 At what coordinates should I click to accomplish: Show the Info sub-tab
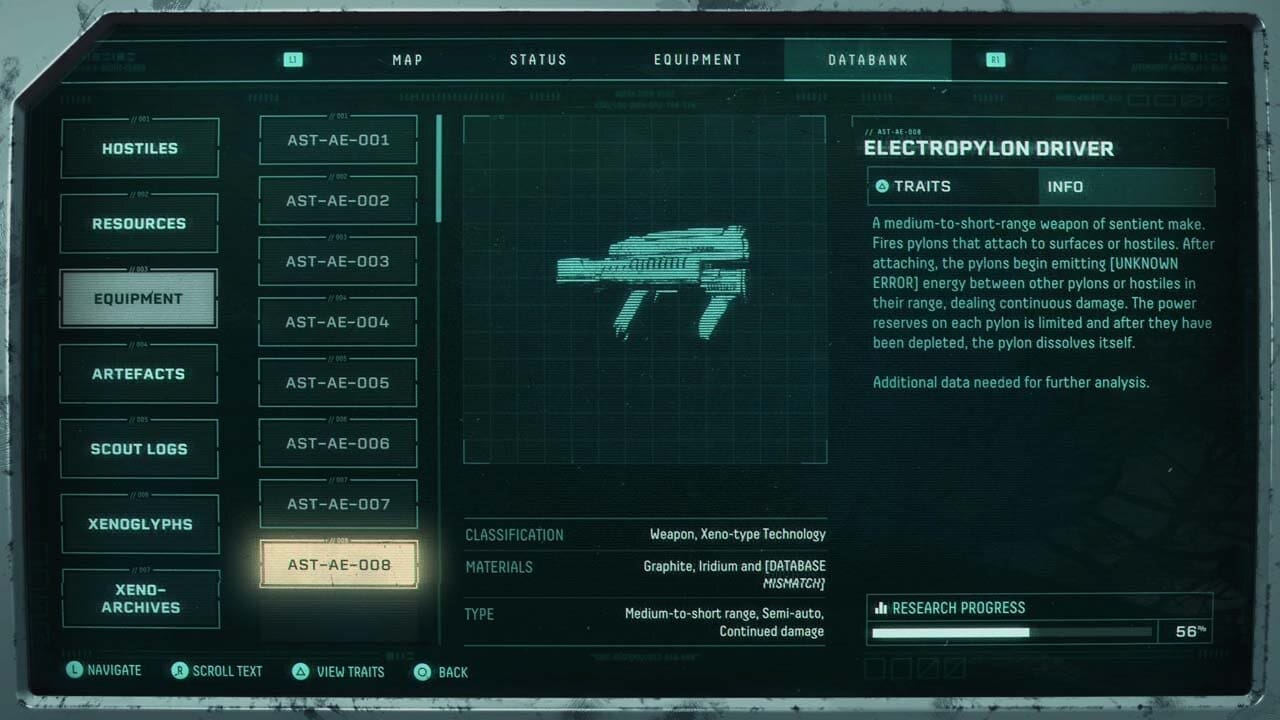pos(1126,187)
